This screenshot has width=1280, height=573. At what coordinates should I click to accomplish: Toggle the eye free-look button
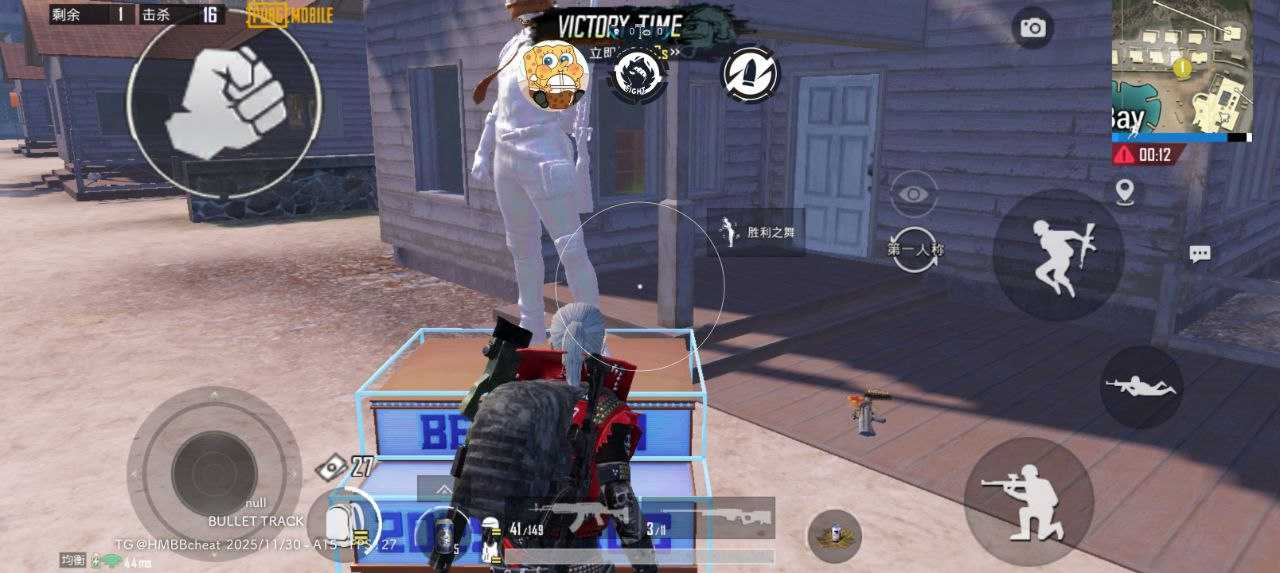(x=913, y=194)
